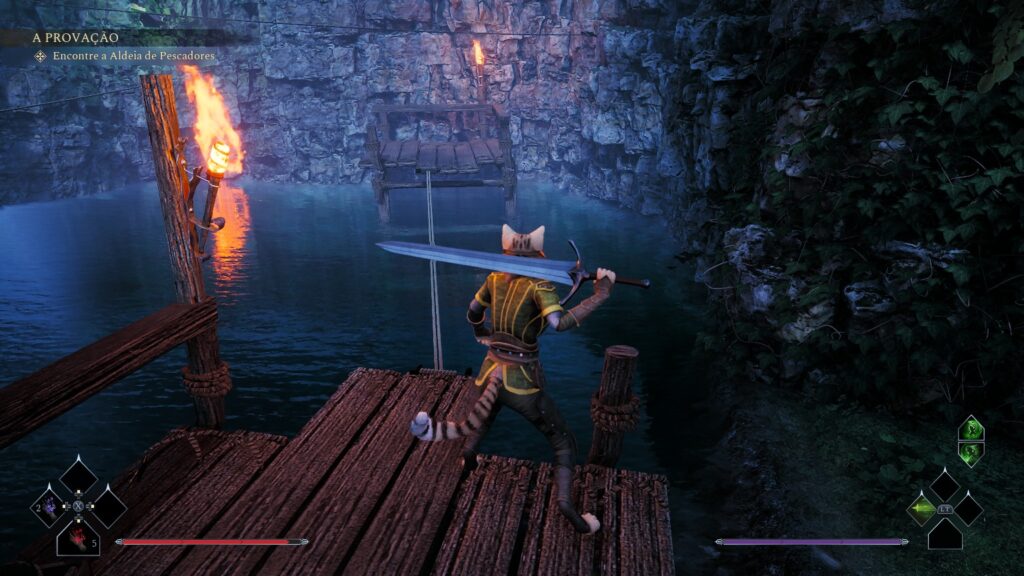The height and width of the screenshot is (576, 1024).
Task: Select the lower green buff icon
Action: (x=970, y=454)
